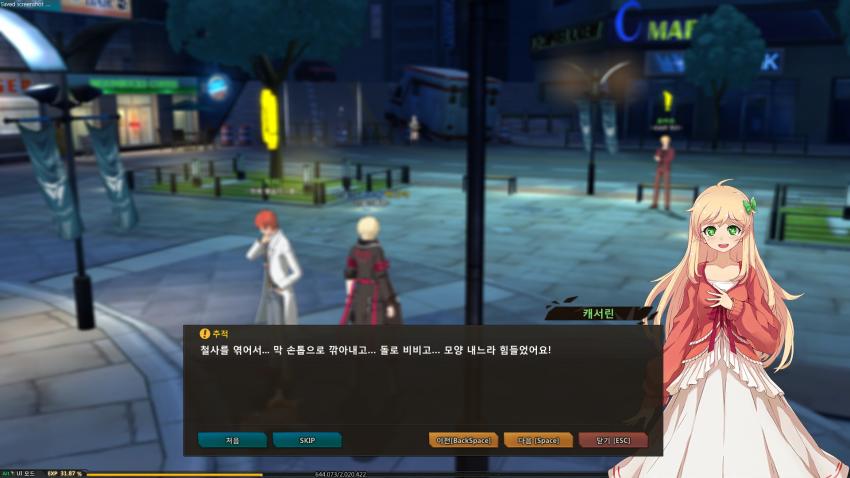Advance dialogue with the 다음 [Space] button
This screenshot has width=850, height=478.
point(538,440)
